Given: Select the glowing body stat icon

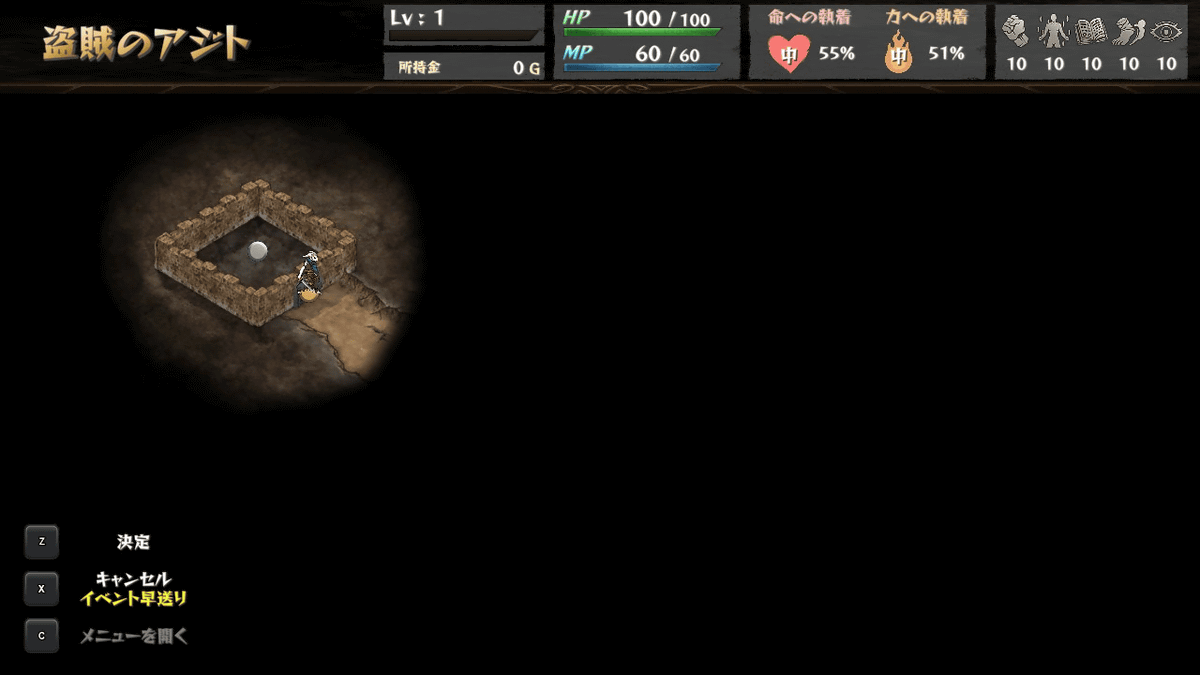Looking at the screenshot, I should pyautogui.click(x=1054, y=33).
